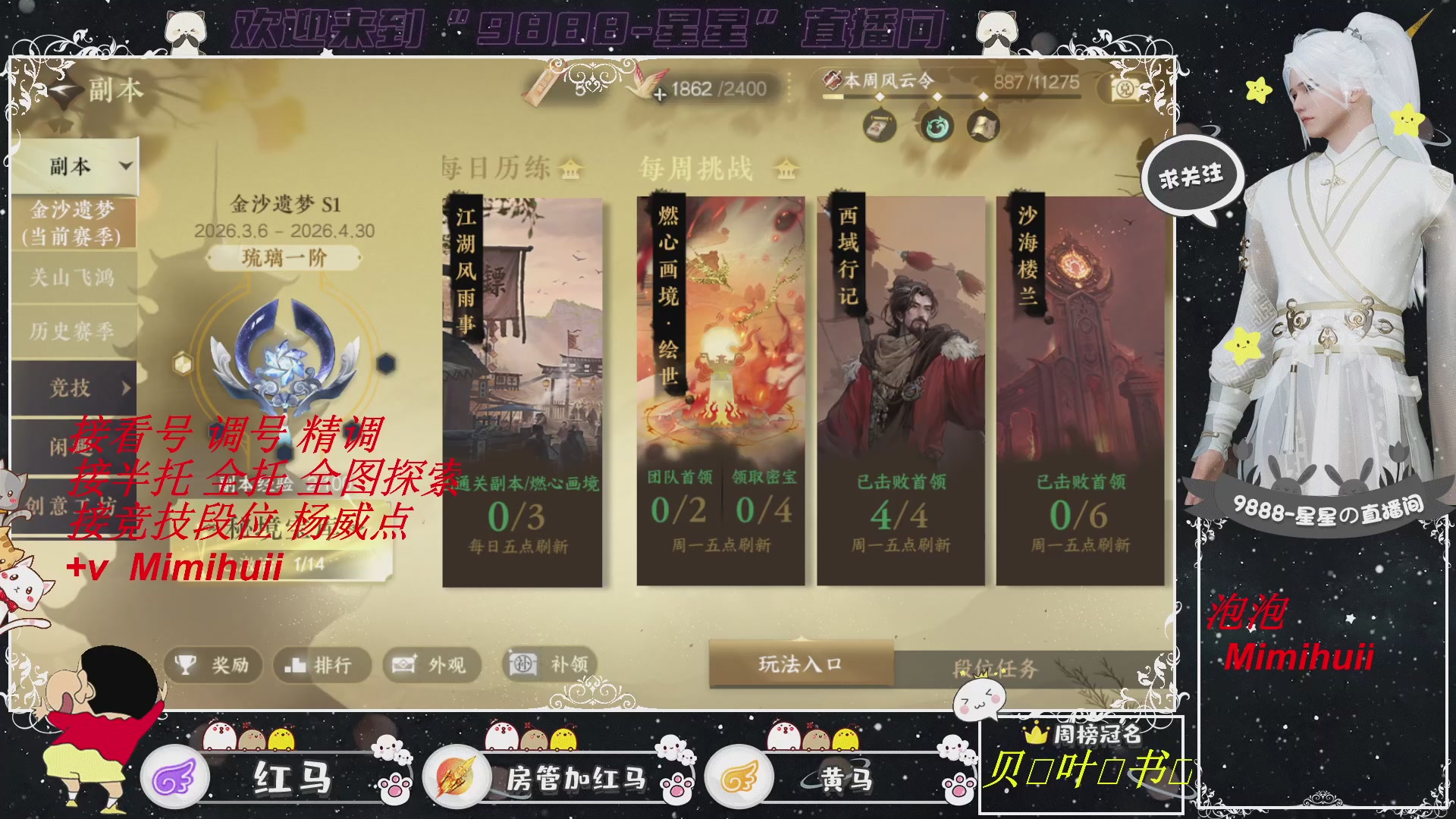The width and height of the screenshot is (1456, 819).
Task: Click the teal dragon milestone reward icon
Action: [x=937, y=127]
